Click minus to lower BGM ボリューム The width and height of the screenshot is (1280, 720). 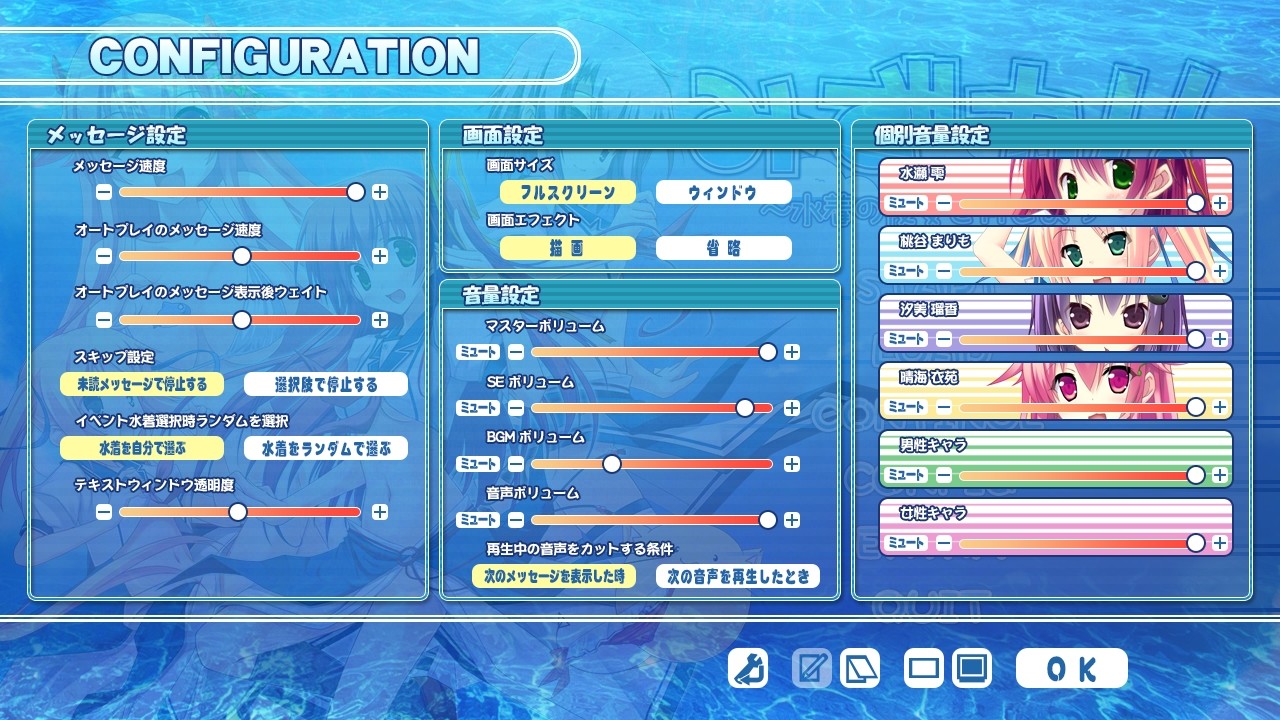(515, 464)
